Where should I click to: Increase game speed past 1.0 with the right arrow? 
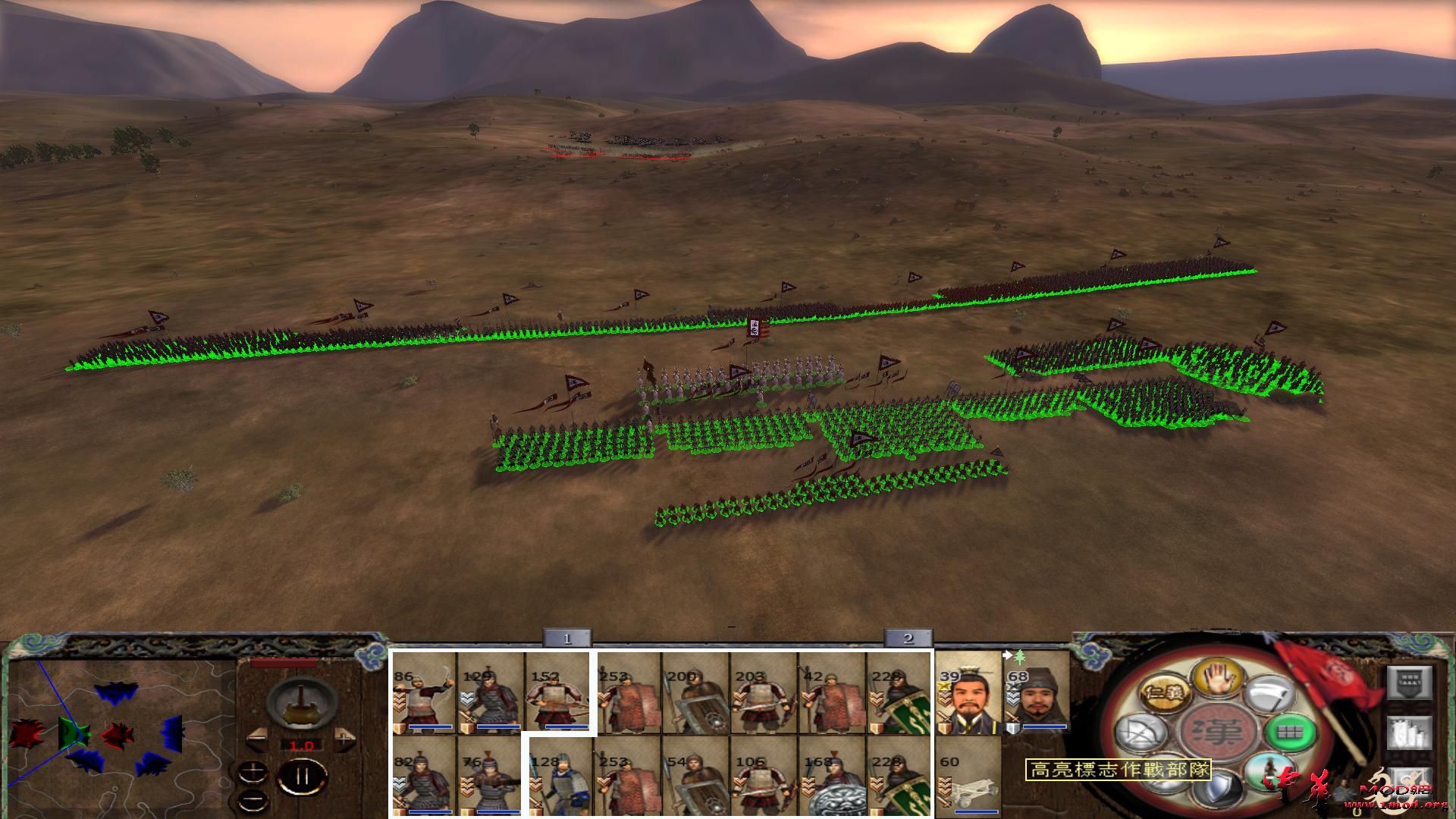coord(344,737)
